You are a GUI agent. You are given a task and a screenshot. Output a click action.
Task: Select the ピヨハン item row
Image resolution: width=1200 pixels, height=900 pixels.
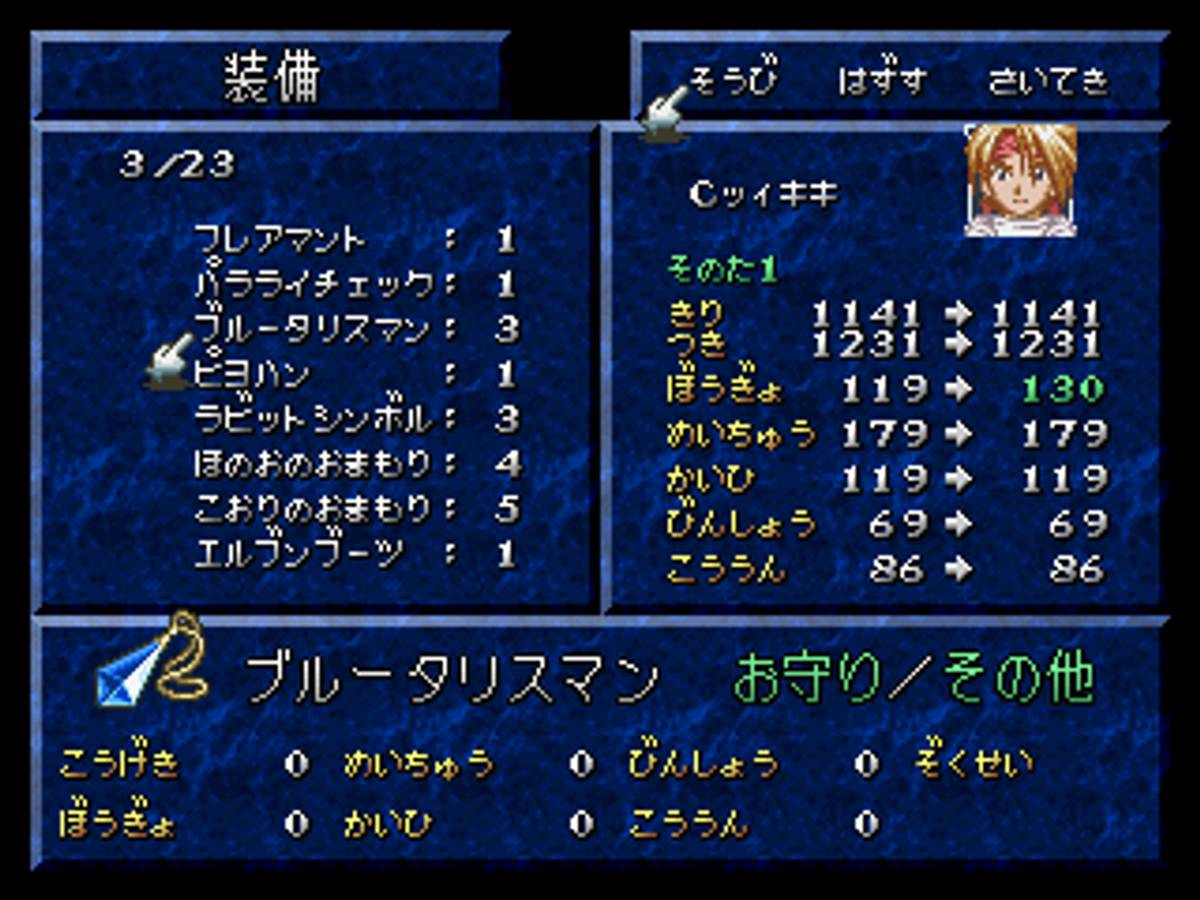click(x=252, y=373)
